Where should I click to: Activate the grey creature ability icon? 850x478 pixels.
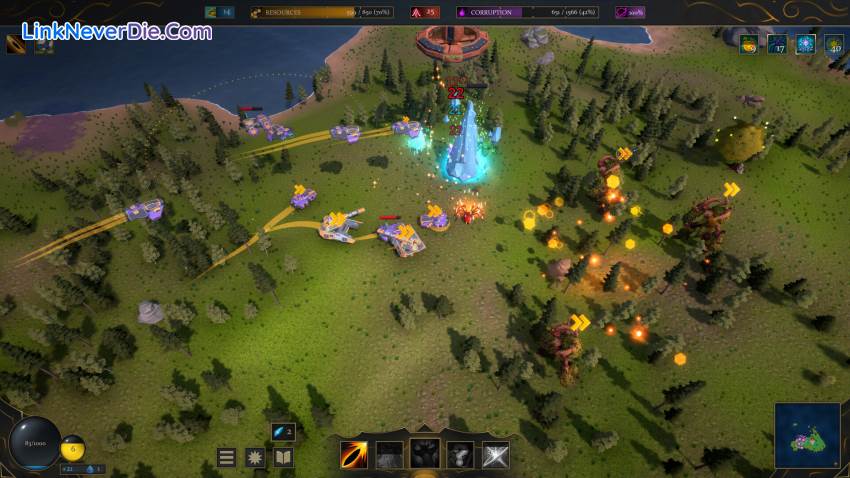pyautogui.click(x=460, y=455)
